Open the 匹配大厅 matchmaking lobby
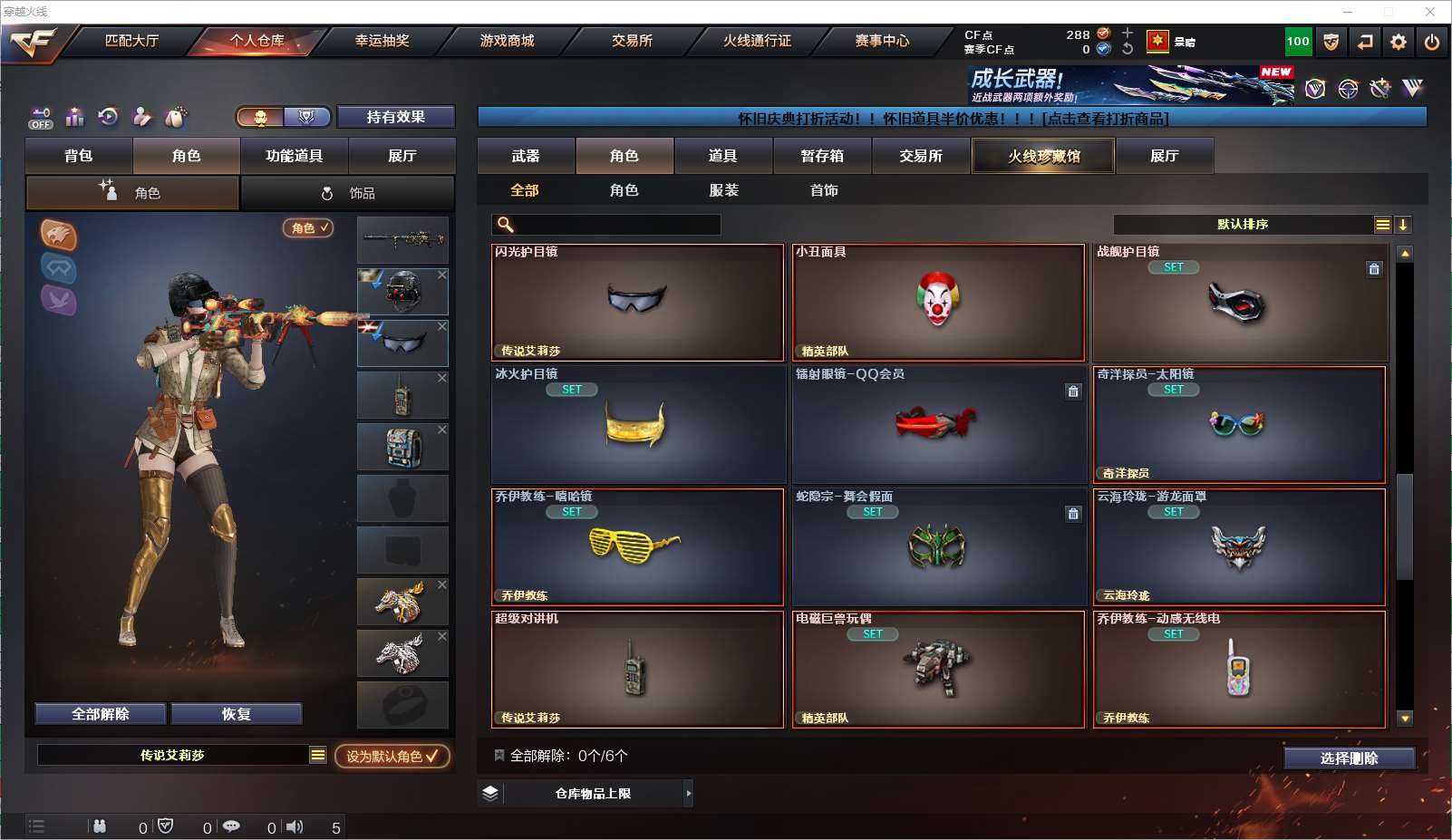Screen dimensions: 1452x840 click(x=131, y=41)
